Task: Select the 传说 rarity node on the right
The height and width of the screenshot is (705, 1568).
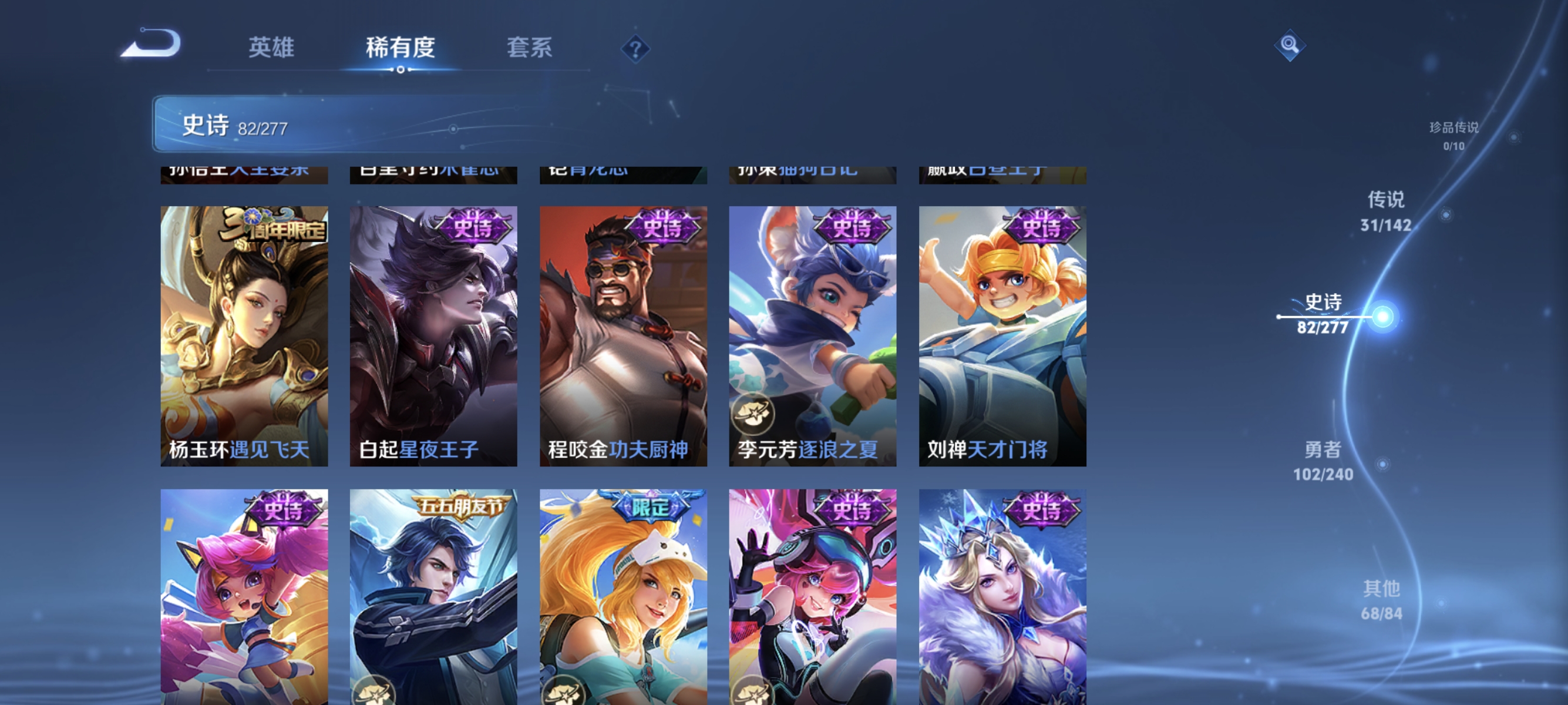Action: point(1387,210)
